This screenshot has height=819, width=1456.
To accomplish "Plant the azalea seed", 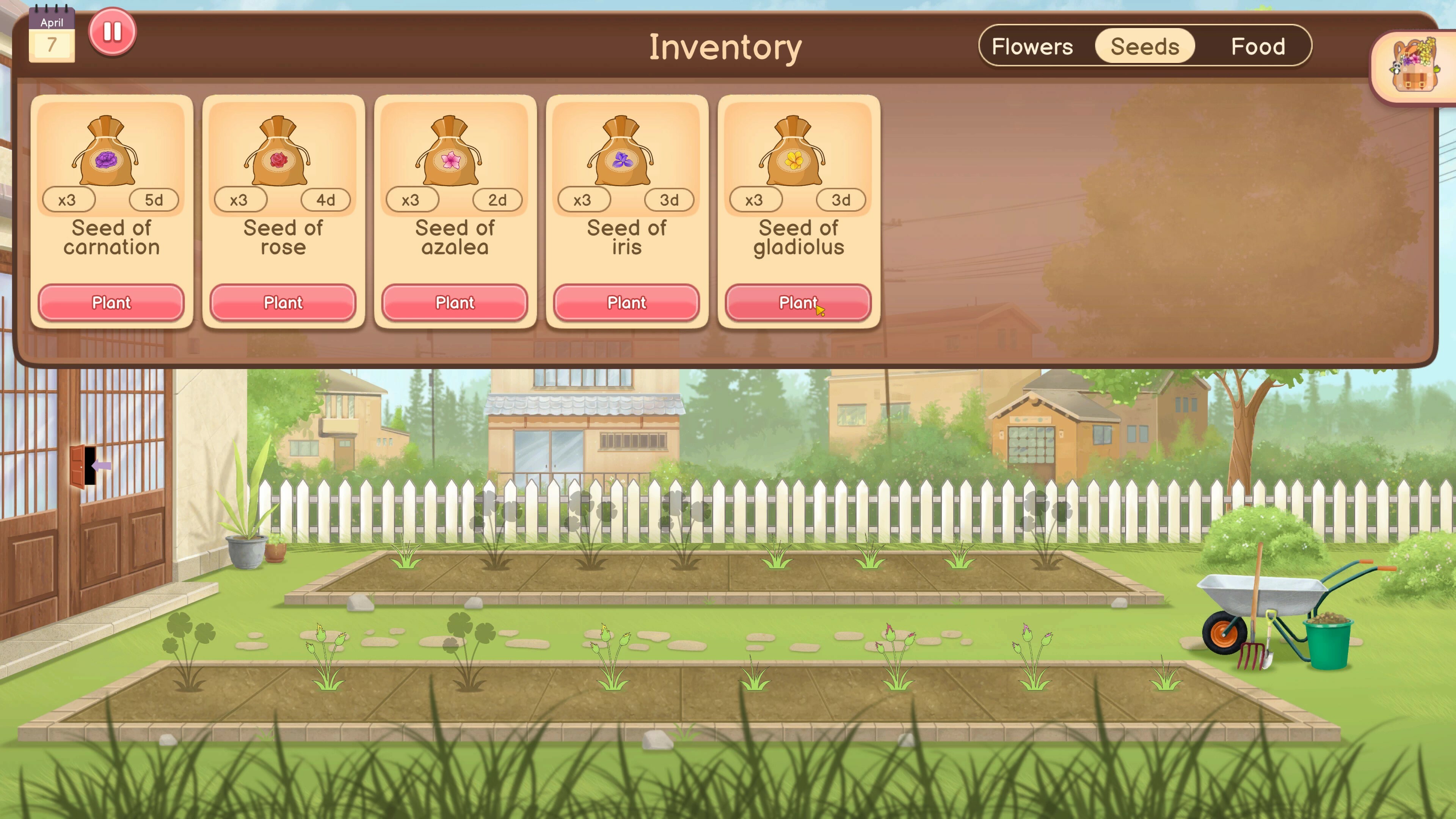I will (455, 303).
